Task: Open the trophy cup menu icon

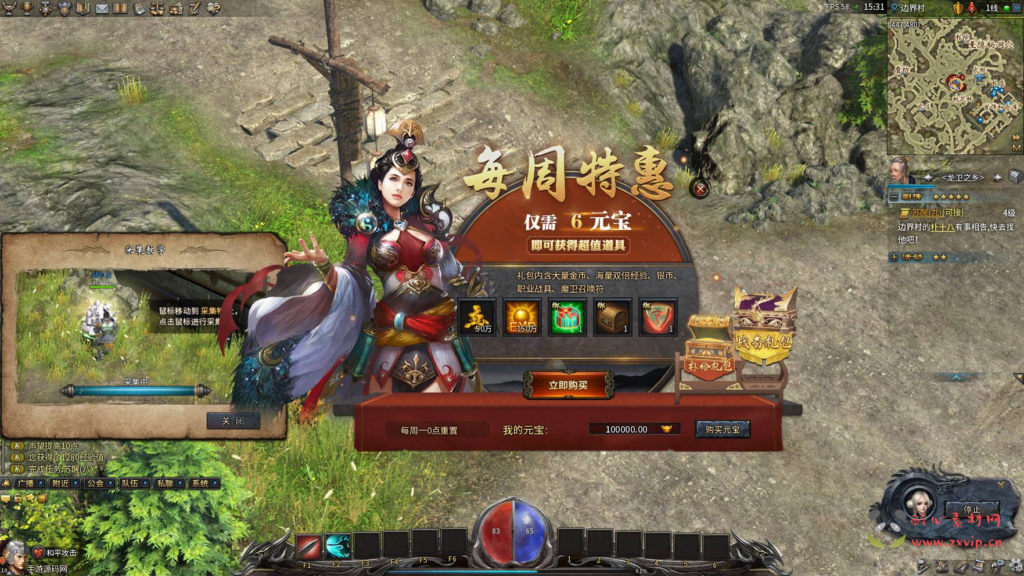Action: click(27, 8)
